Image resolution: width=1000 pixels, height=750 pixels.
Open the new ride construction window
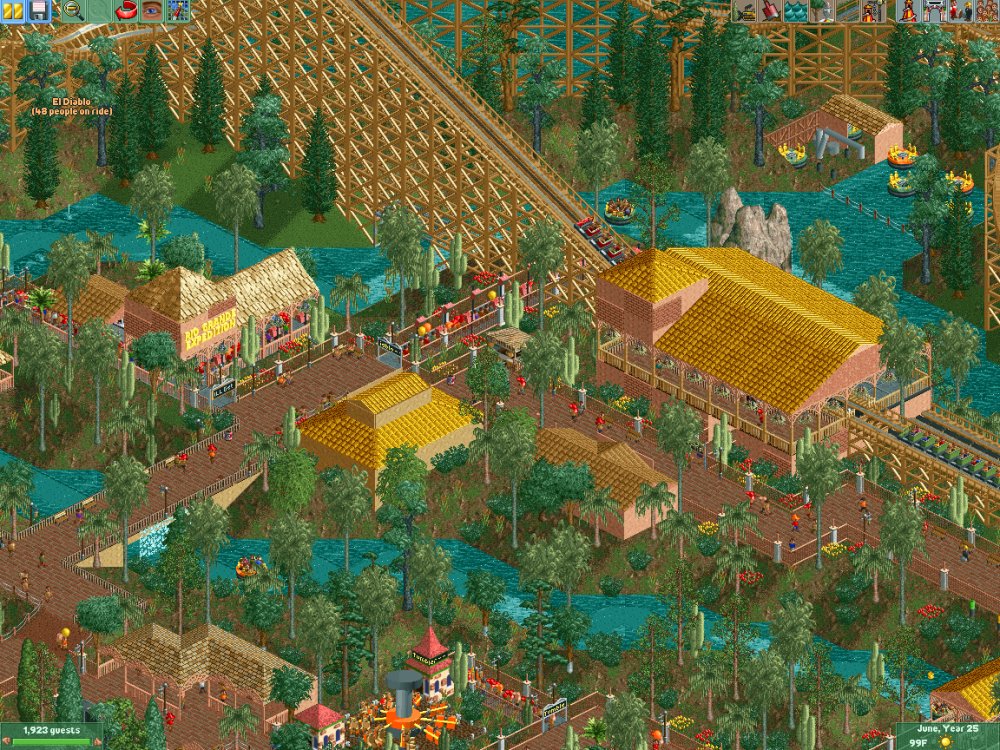point(872,11)
